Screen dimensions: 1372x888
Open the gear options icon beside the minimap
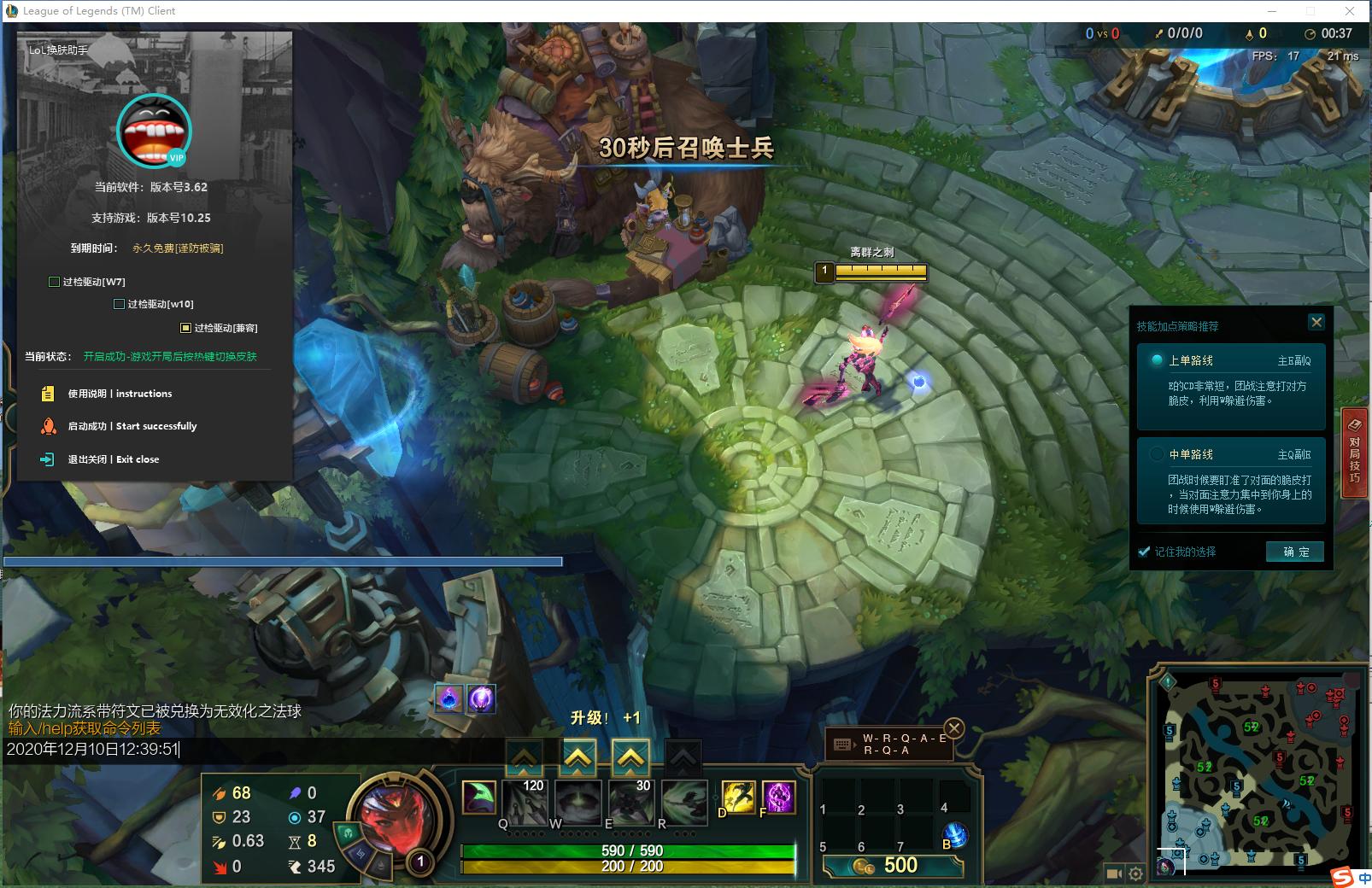click(x=1135, y=873)
